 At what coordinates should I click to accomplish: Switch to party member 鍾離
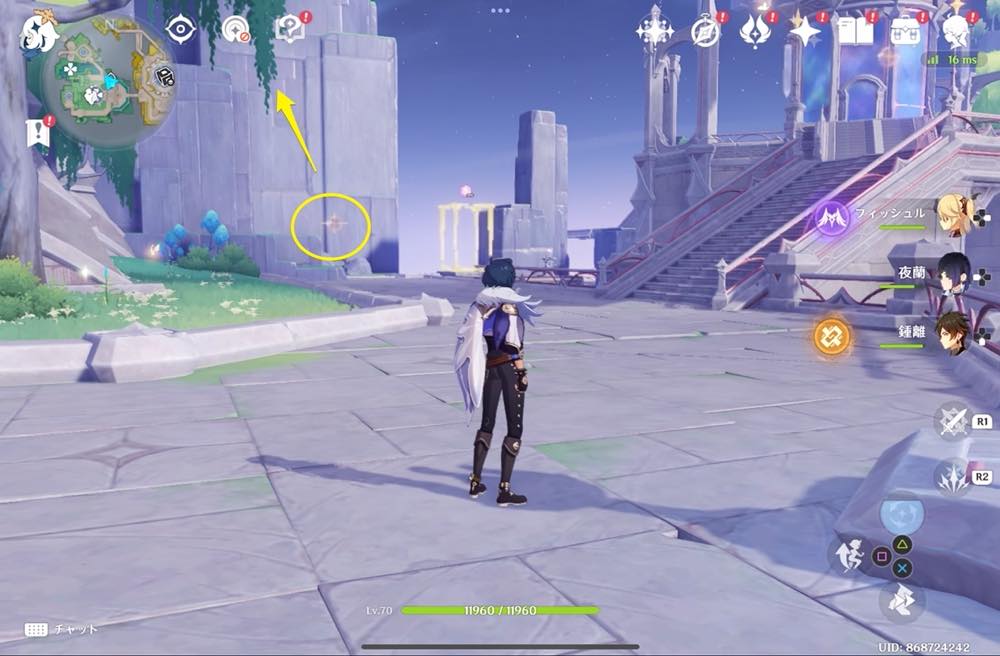pos(953,335)
